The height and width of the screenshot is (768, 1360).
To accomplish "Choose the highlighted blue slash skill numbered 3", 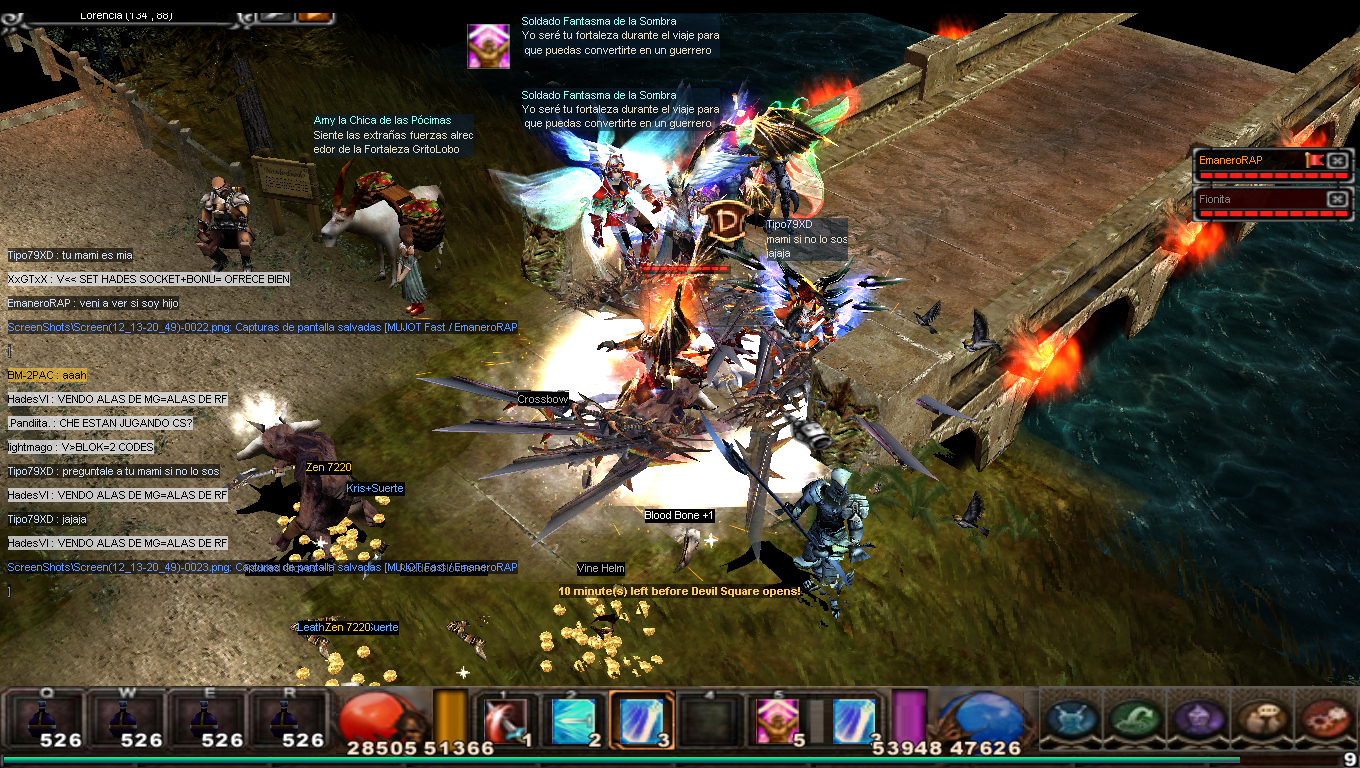I will pyautogui.click(x=641, y=720).
